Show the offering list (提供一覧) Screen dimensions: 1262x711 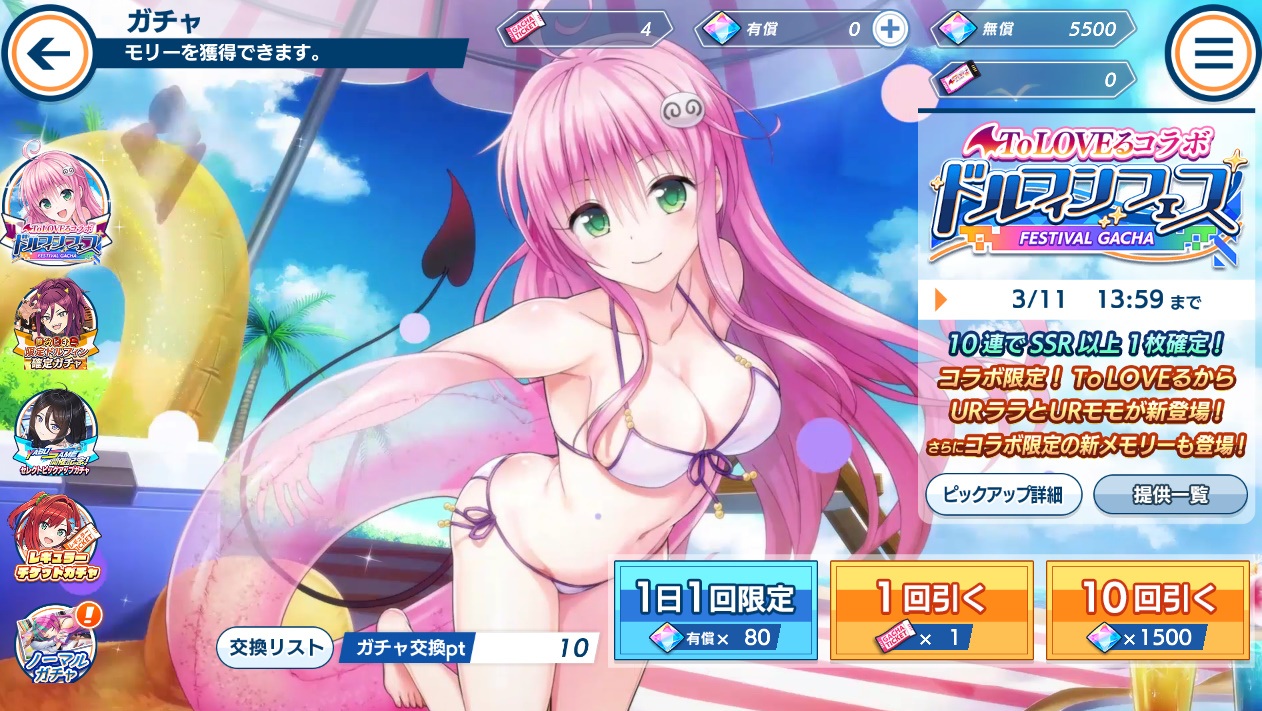tap(1170, 495)
